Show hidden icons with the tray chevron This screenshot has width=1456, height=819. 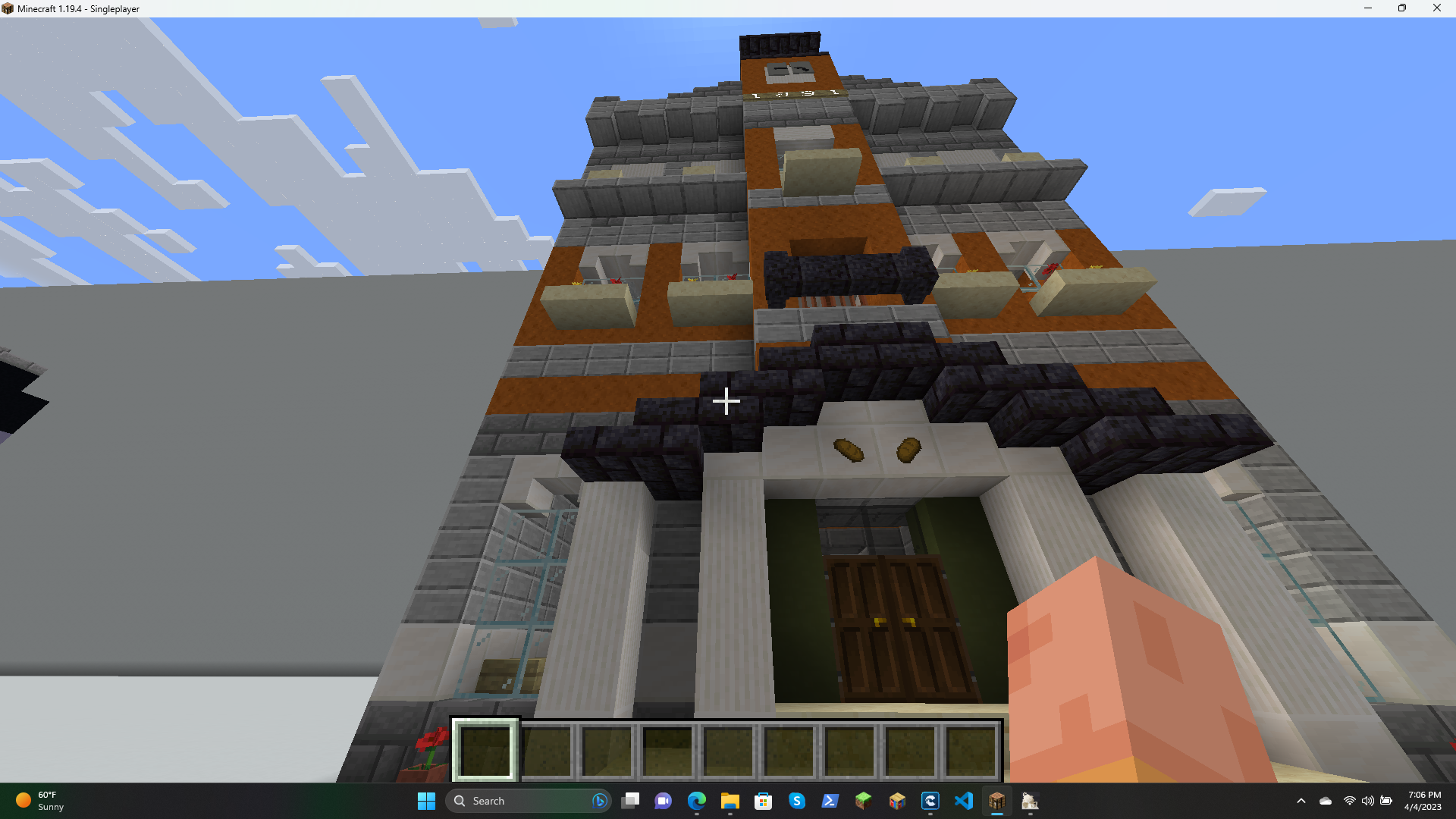(1301, 802)
